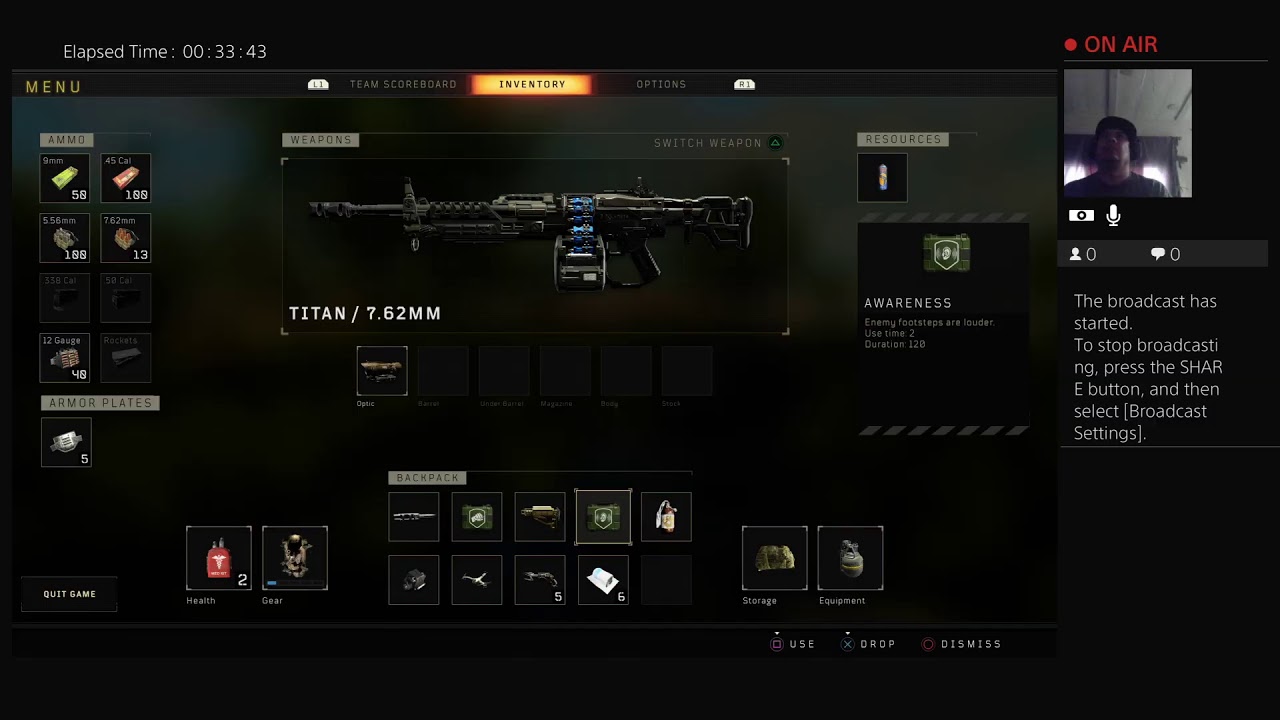Switch to the Team Scoreboard tab
Viewport: 1280px width, 720px height.
402,85
